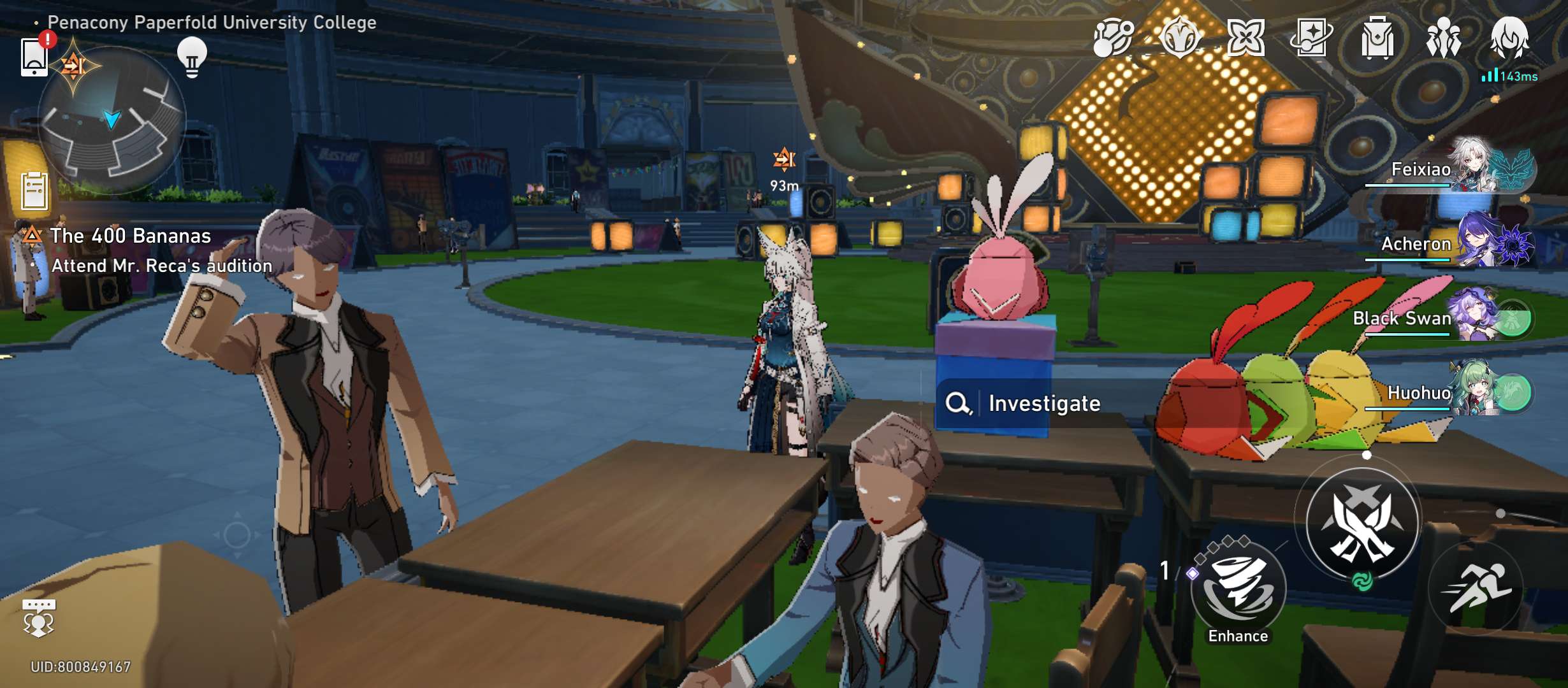Open the team lineup icon
The width and height of the screenshot is (1568, 688).
[1443, 38]
